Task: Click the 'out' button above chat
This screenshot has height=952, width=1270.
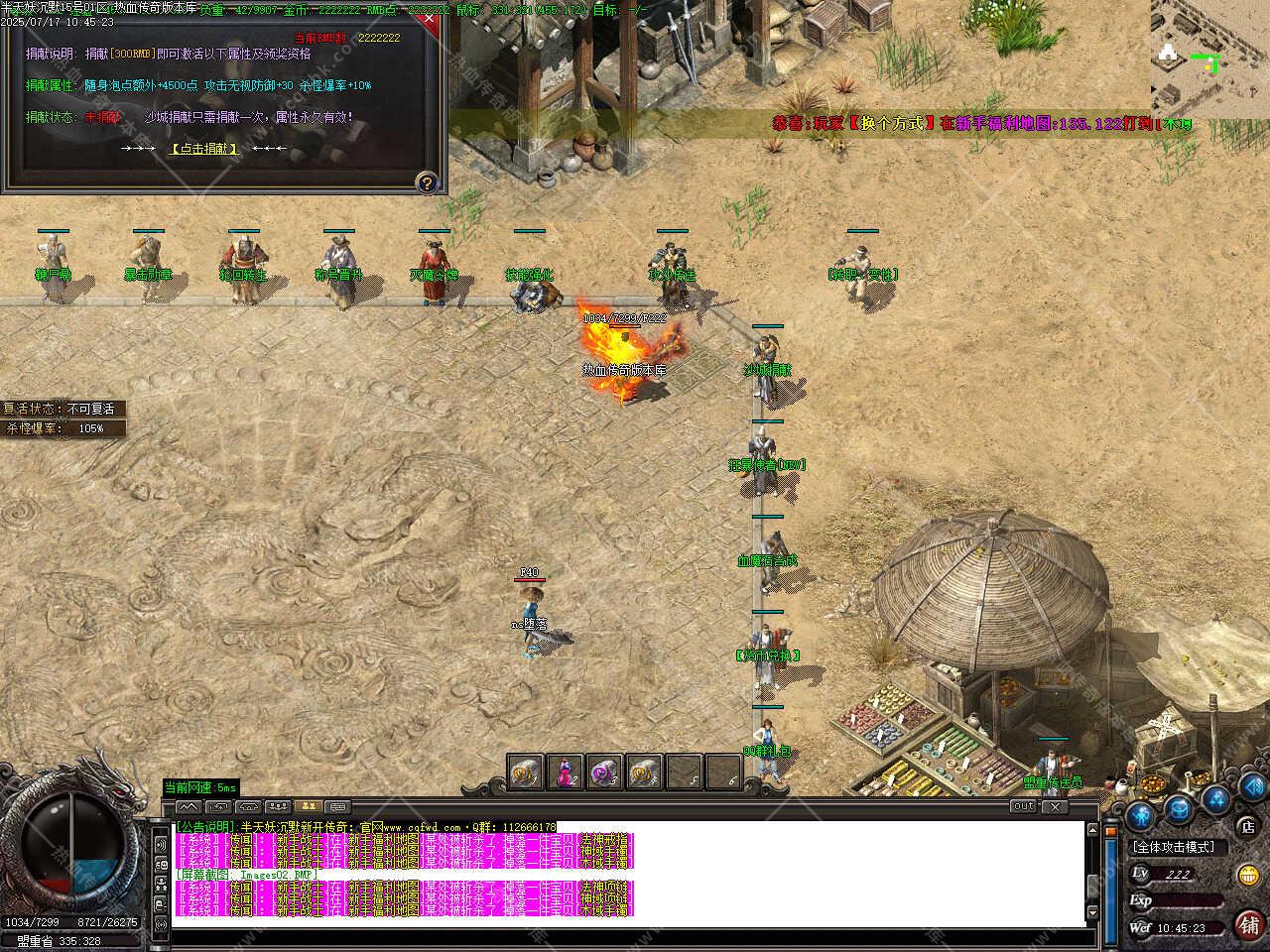Action: coord(1024,807)
